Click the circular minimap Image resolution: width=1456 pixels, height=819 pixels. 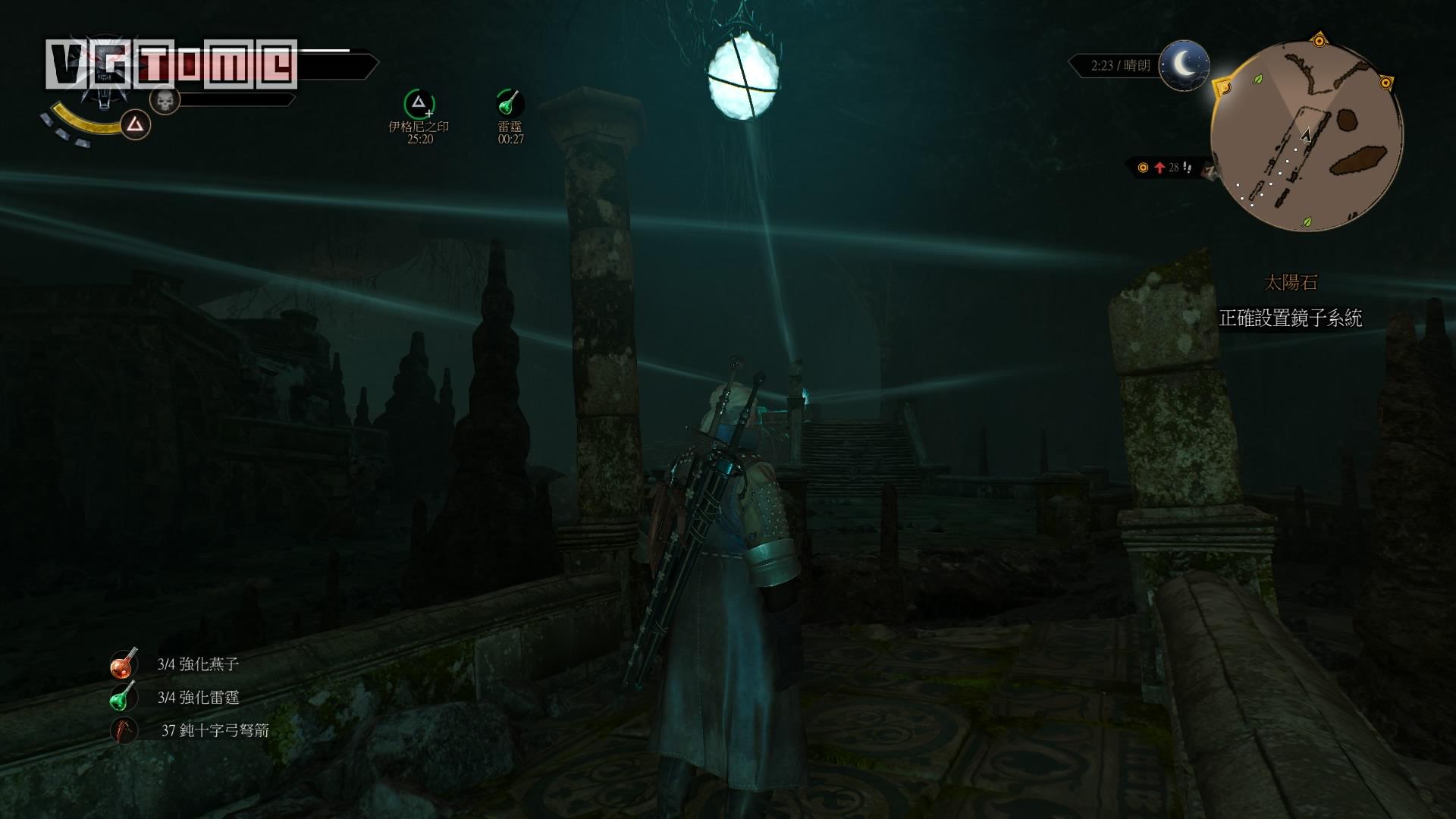tap(1306, 136)
